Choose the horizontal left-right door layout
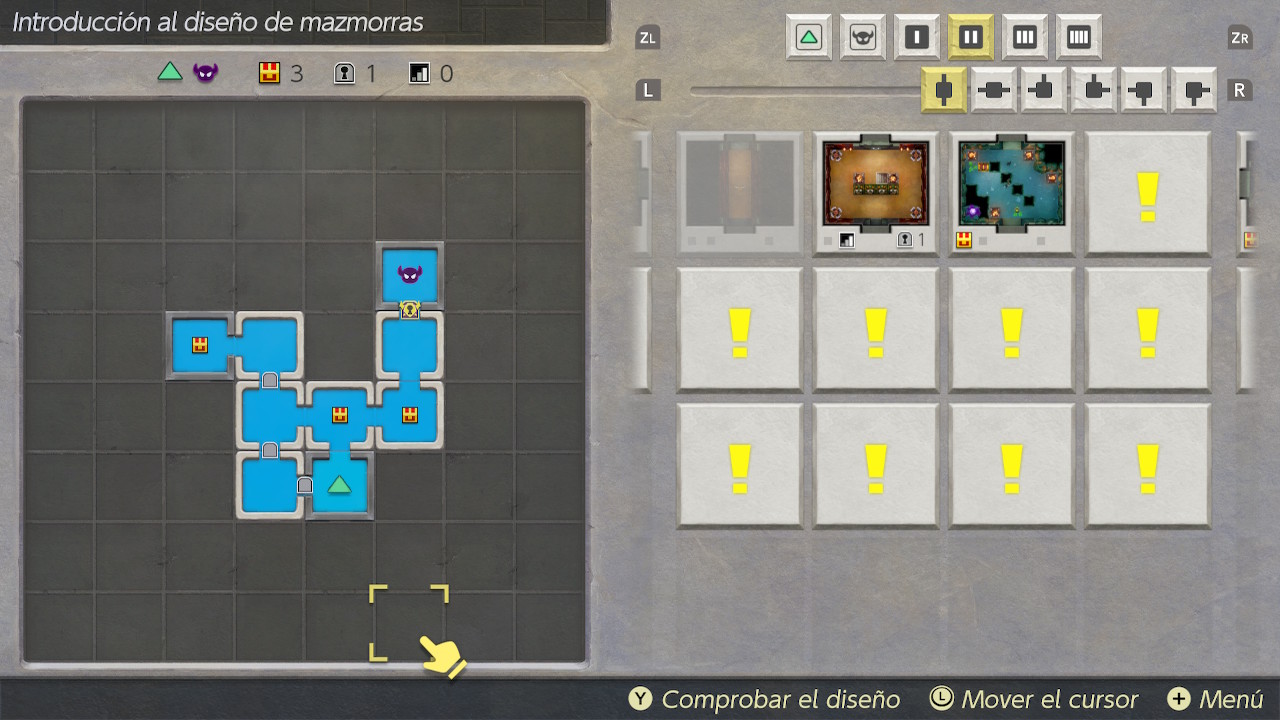Screen dimensions: 1280x720 pos(994,91)
